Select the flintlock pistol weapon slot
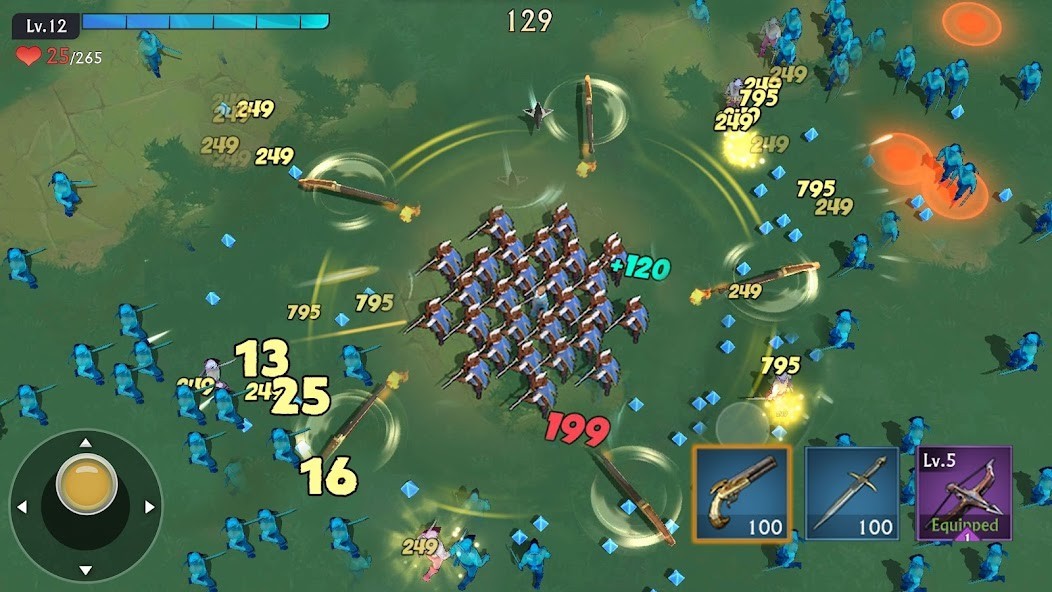The height and width of the screenshot is (592, 1052). click(x=742, y=494)
